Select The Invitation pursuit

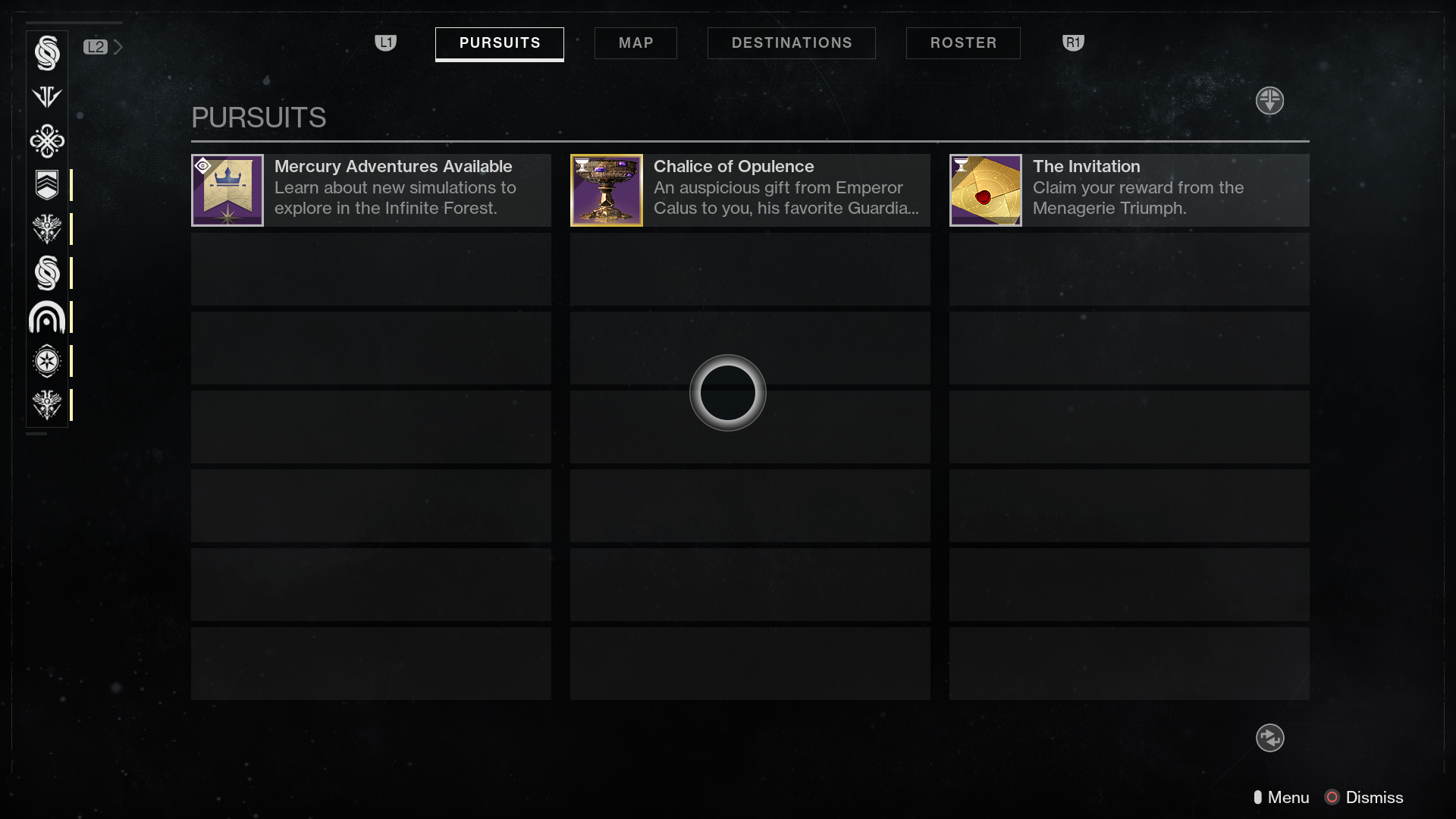pyautogui.click(x=1129, y=190)
